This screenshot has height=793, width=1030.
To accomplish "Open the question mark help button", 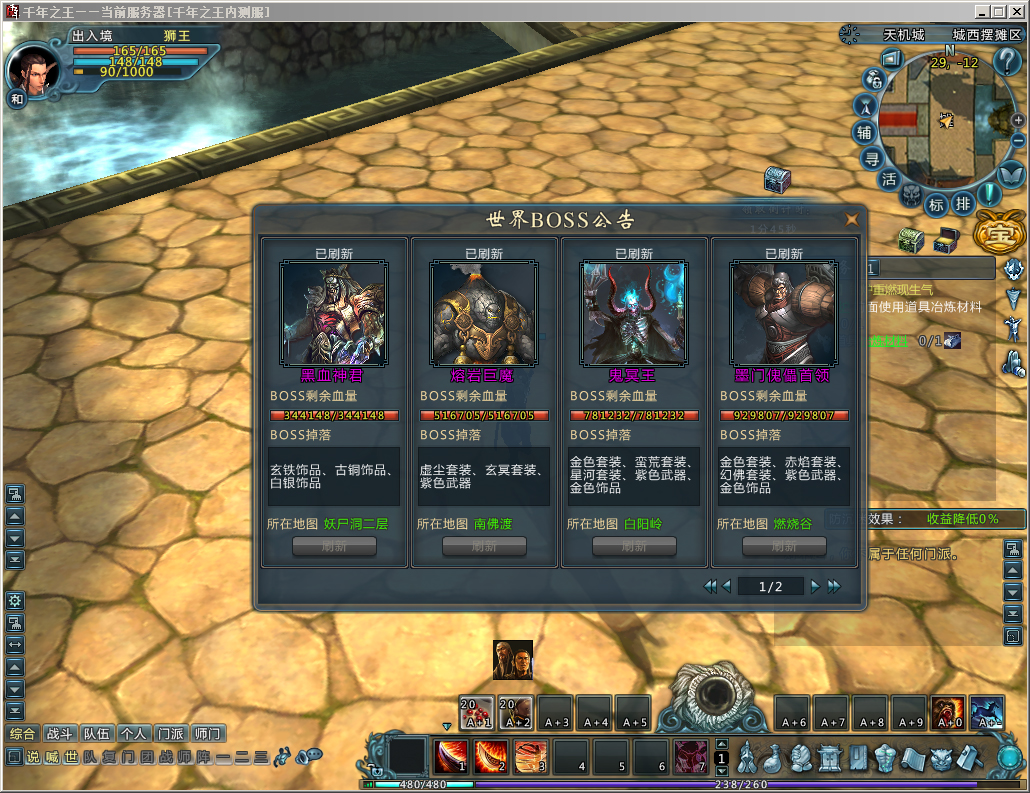I will [1007, 62].
